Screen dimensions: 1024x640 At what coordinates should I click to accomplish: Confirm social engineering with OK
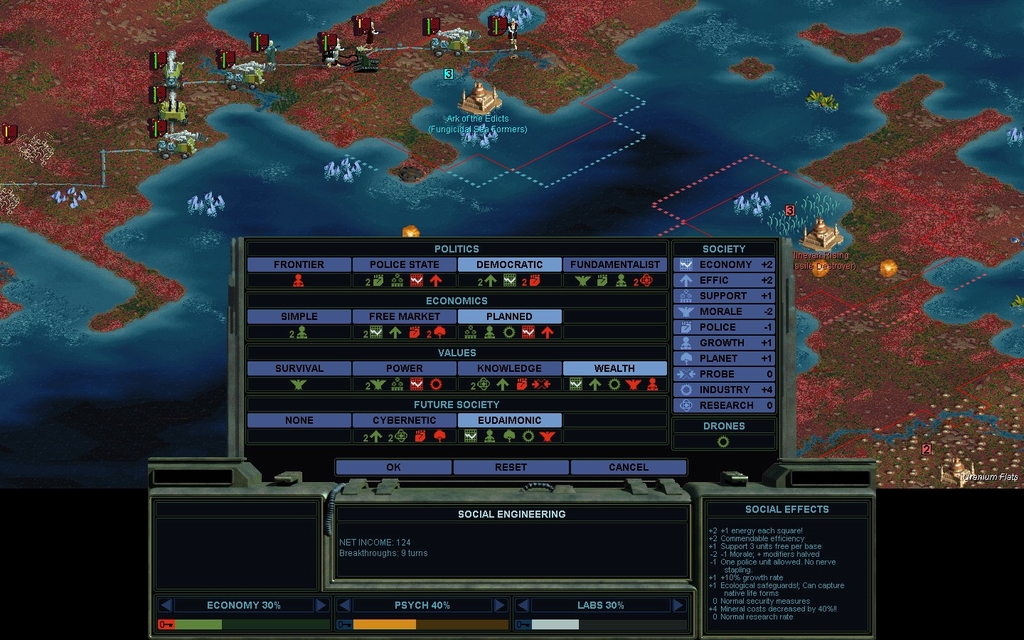393,467
